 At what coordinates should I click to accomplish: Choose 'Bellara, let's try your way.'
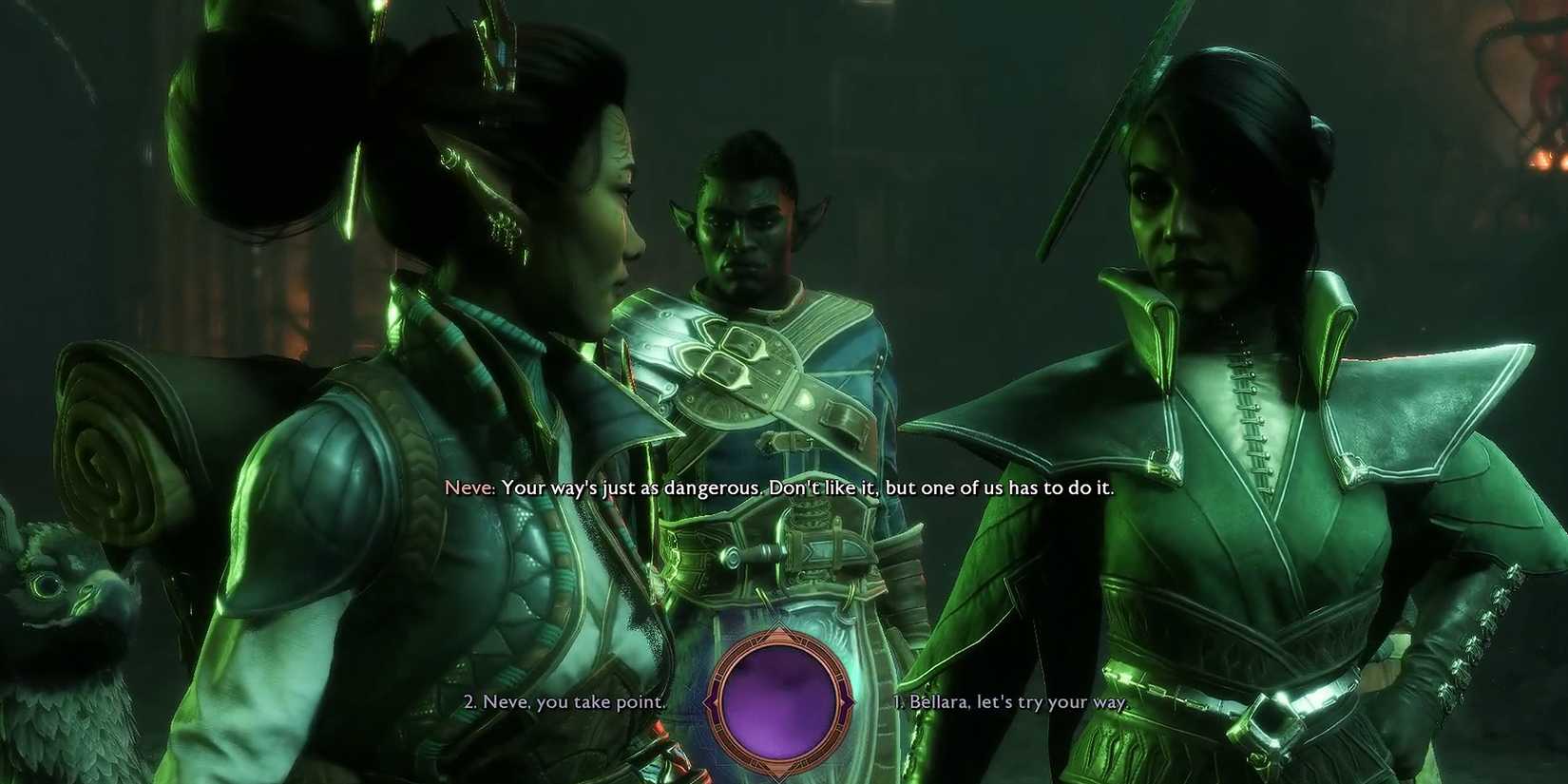coord(1010,702)
